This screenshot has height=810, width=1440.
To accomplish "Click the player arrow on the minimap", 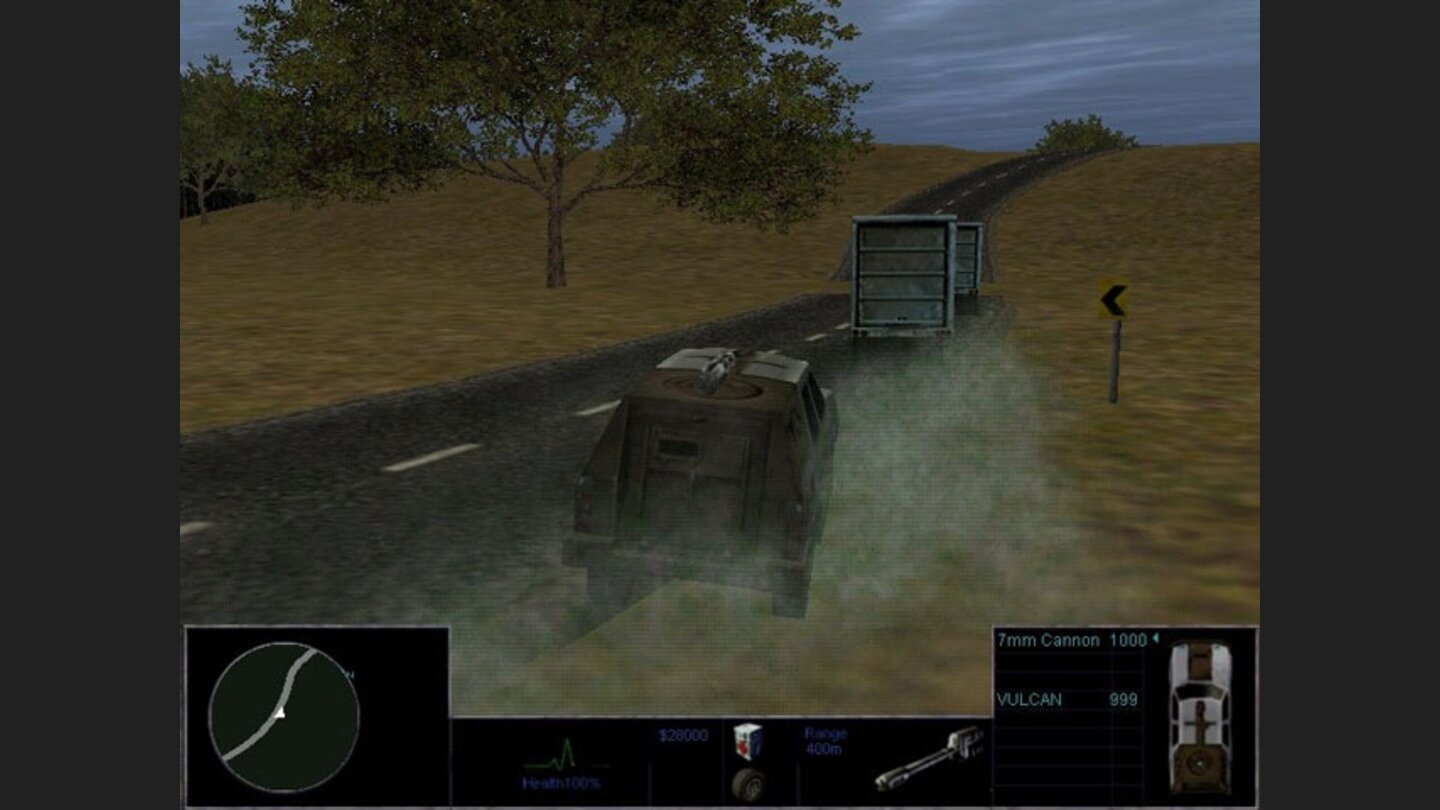I will point(280,713).
